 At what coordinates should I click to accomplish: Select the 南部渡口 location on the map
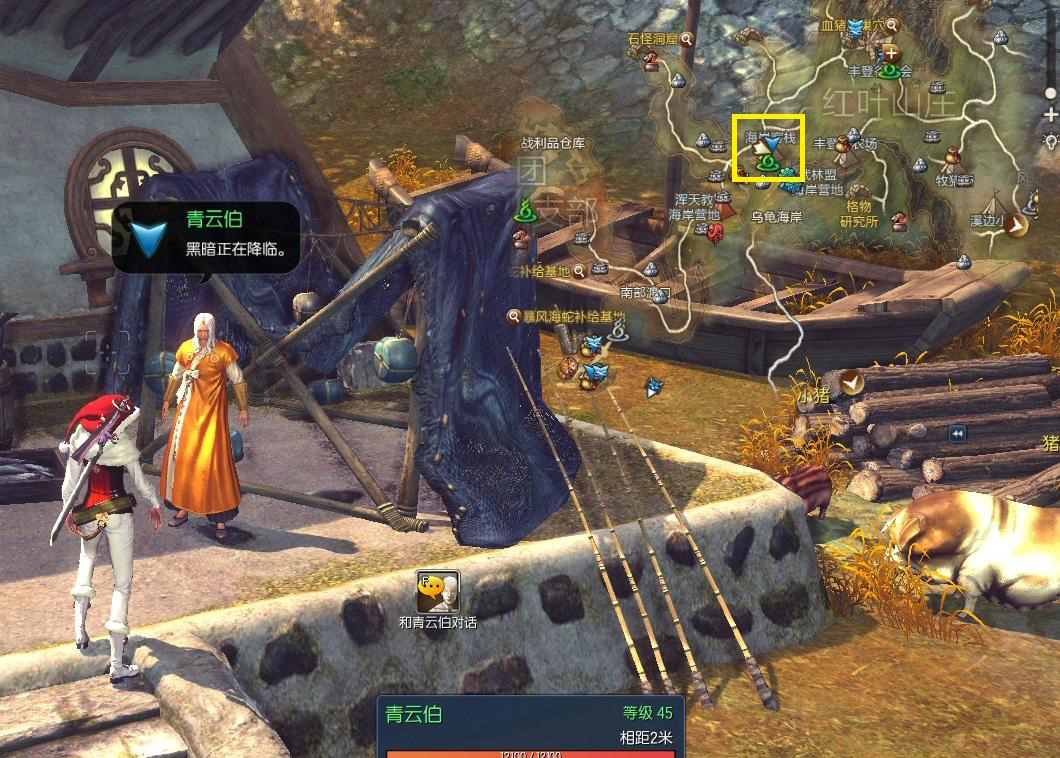click(x=645, y=292)
